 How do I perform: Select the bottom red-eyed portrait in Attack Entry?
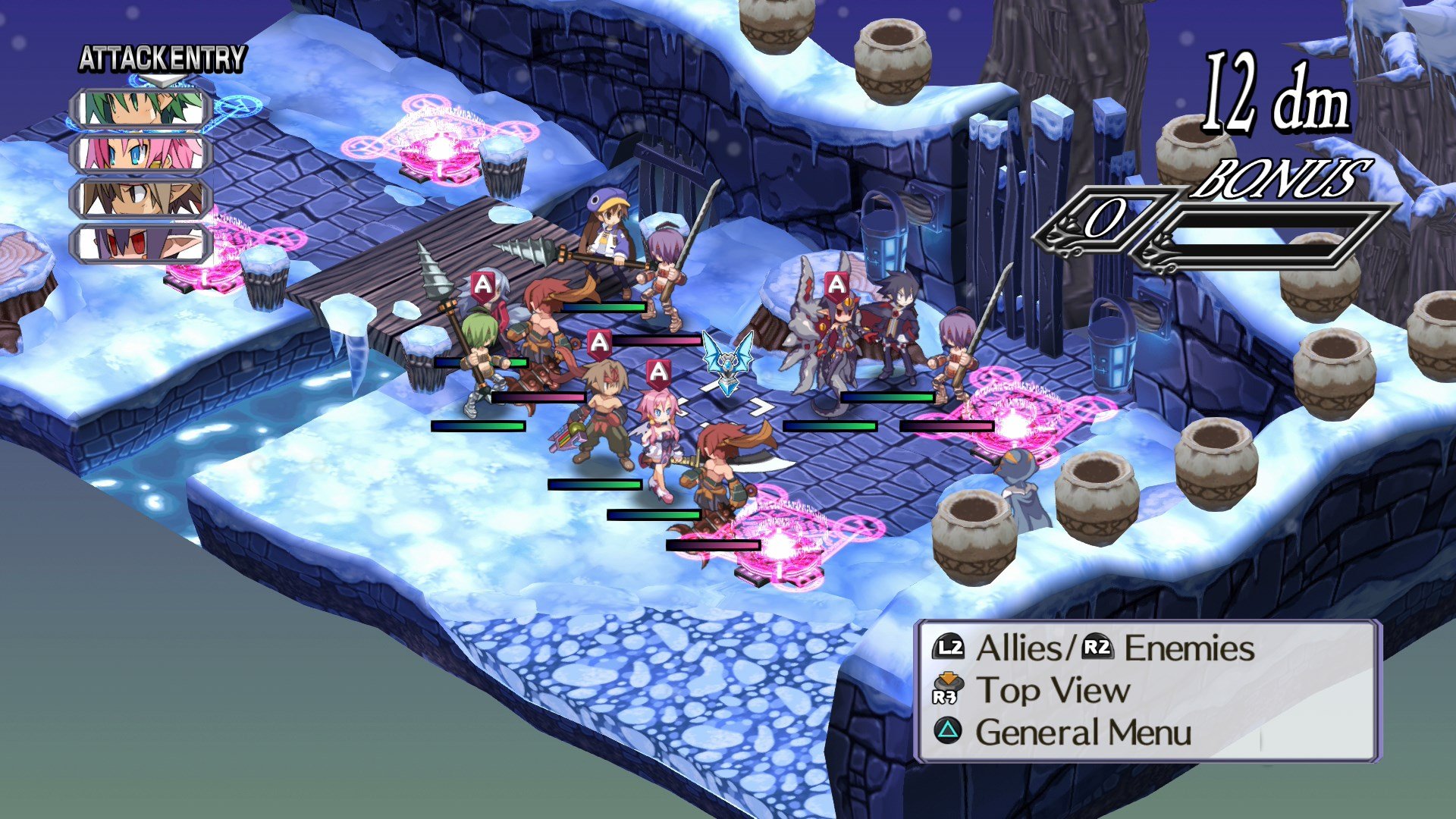coord(142,241)
